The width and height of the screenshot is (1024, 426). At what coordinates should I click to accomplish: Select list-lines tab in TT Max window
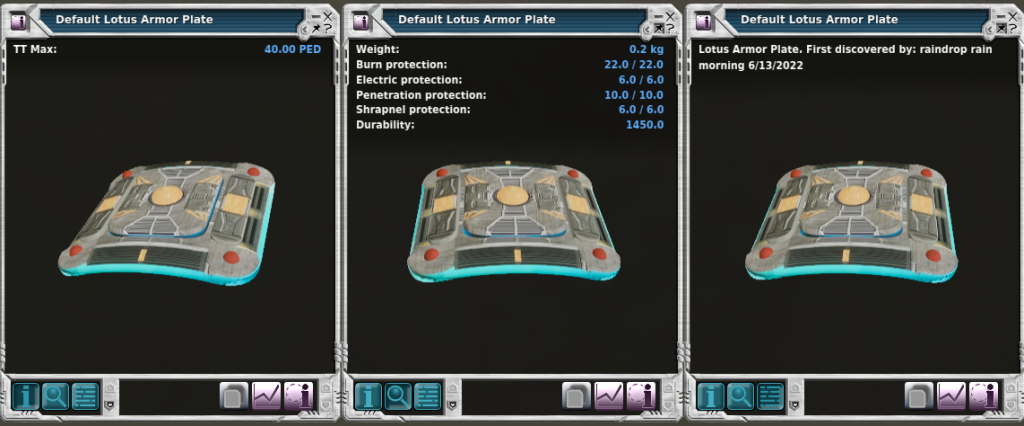tap(86, 396)
